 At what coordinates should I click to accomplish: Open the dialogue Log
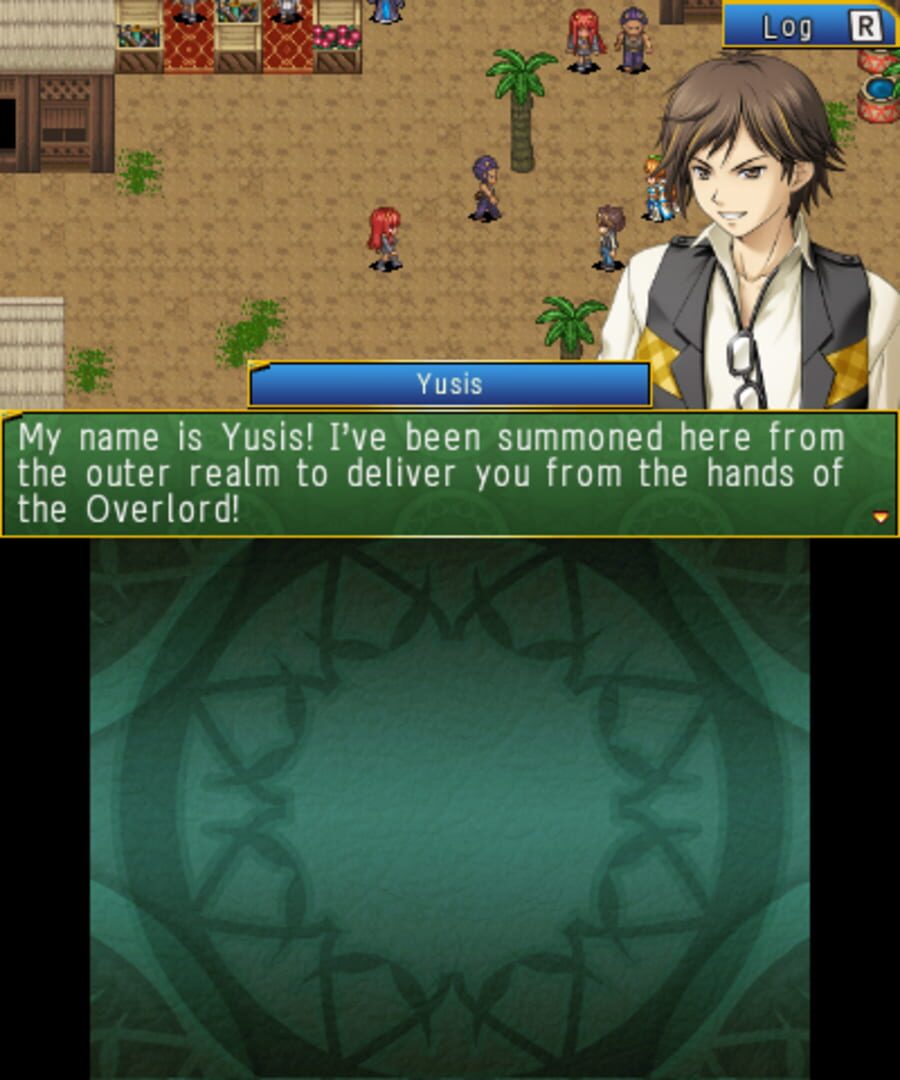click(810, 26)
